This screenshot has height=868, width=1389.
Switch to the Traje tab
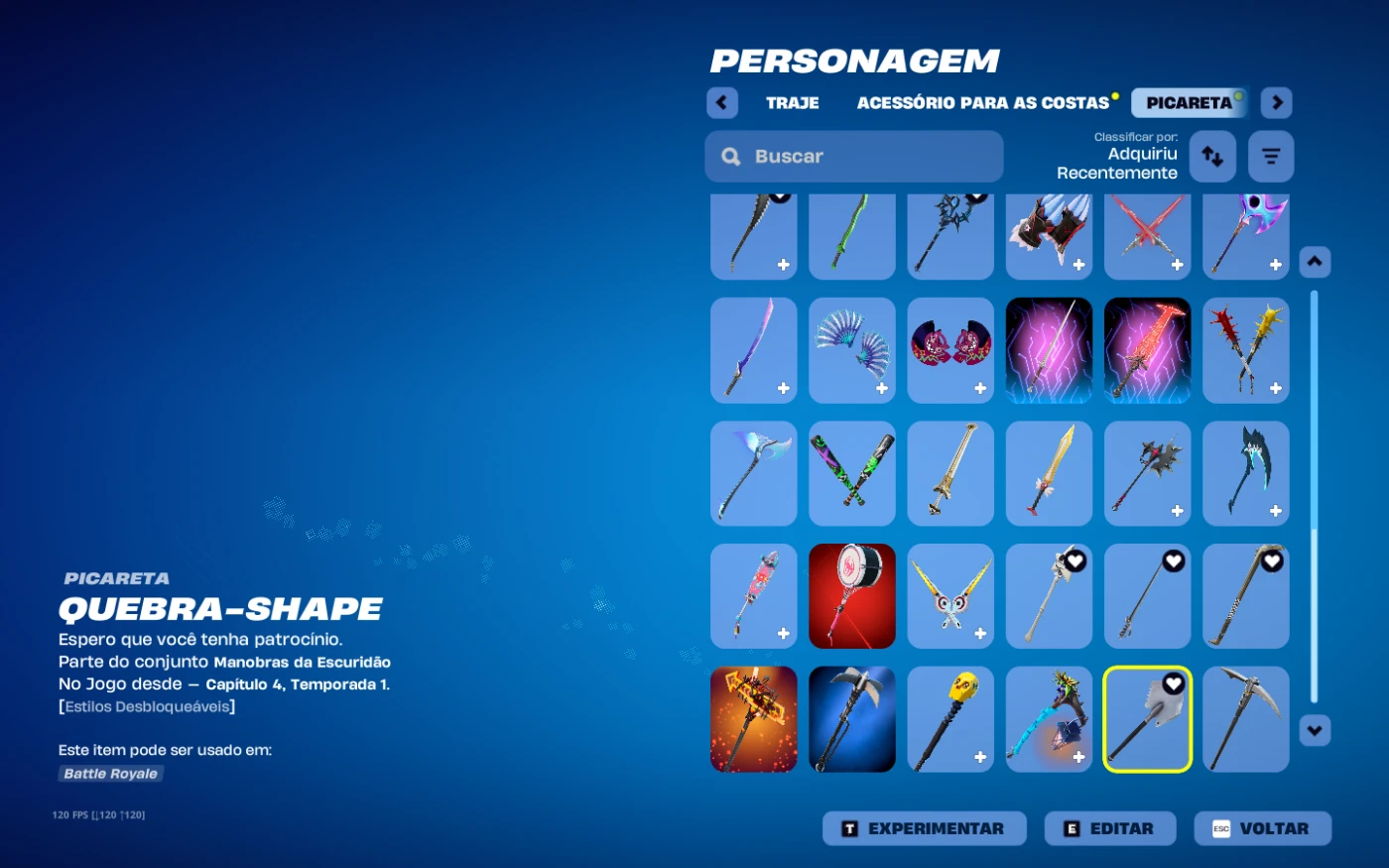(792, 103)
